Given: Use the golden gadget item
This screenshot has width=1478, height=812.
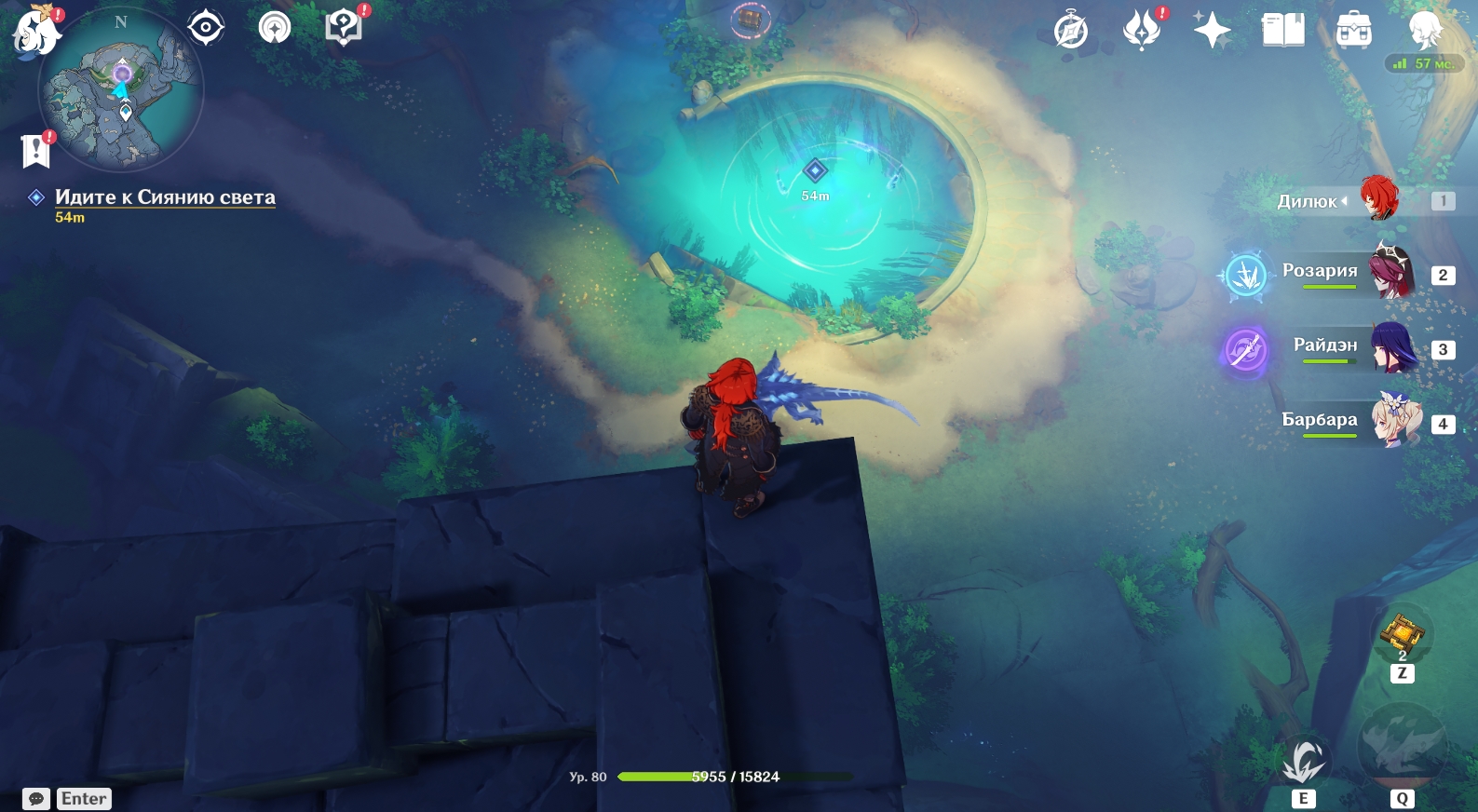Looking at the screenshot, I should pos(1402,633).
